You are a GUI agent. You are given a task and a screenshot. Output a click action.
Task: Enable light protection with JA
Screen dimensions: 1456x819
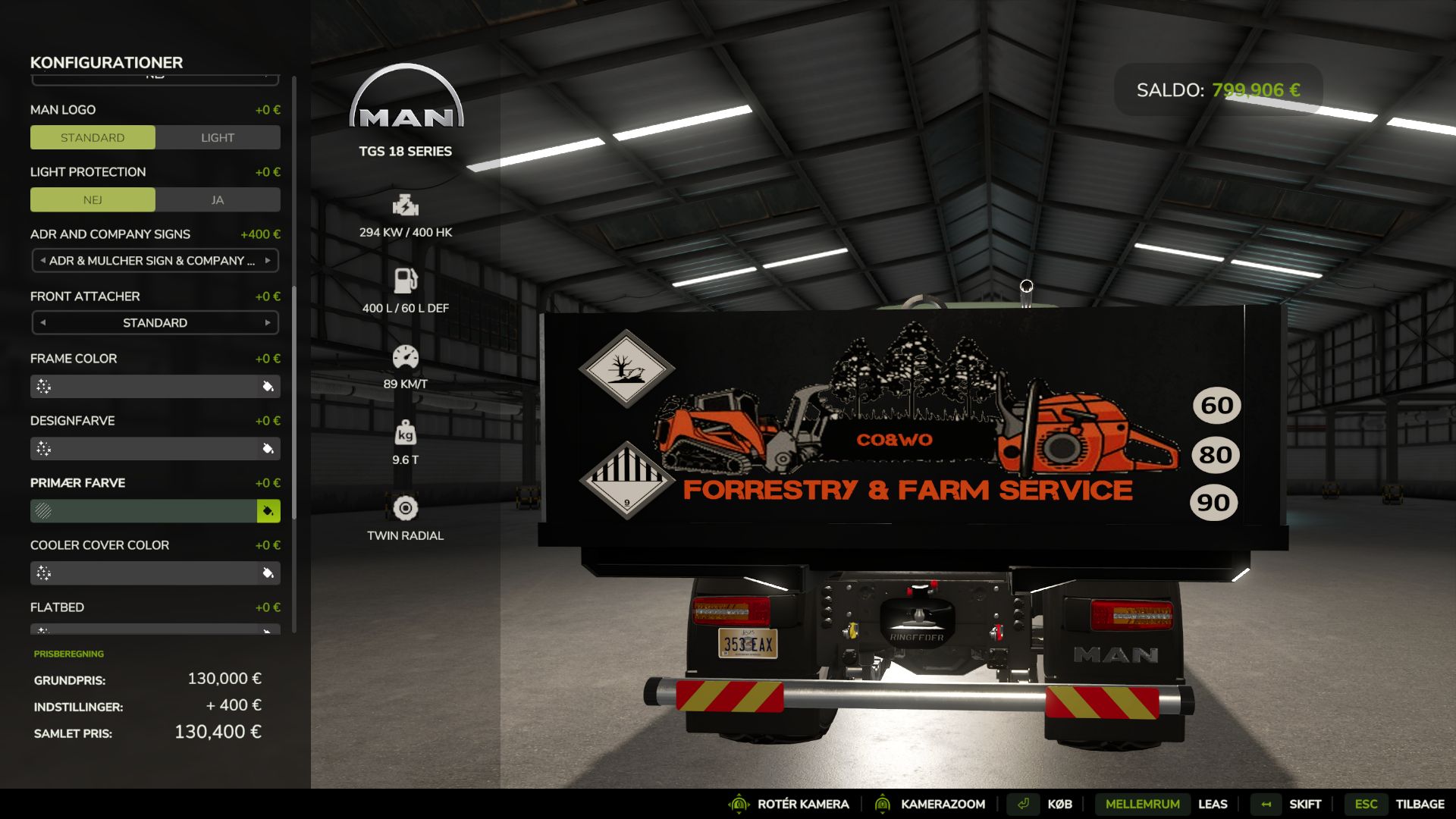tap(218, 199)
